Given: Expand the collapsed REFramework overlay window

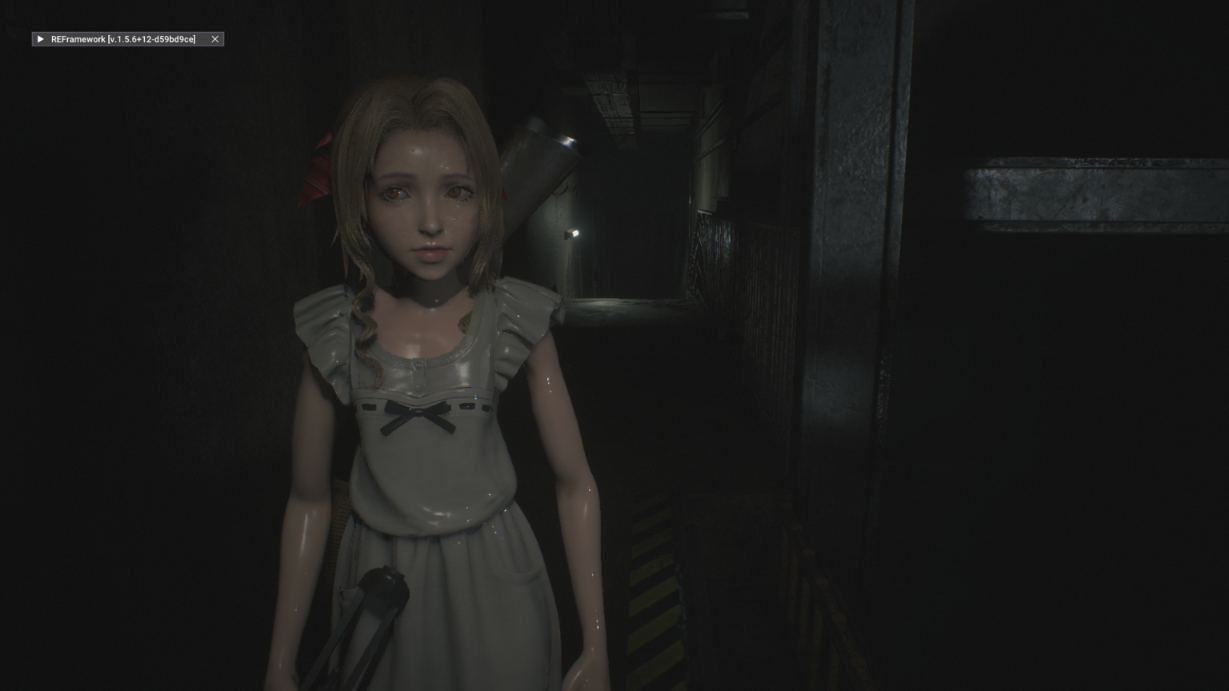Looking at the screenshot, I should [40, 39].
